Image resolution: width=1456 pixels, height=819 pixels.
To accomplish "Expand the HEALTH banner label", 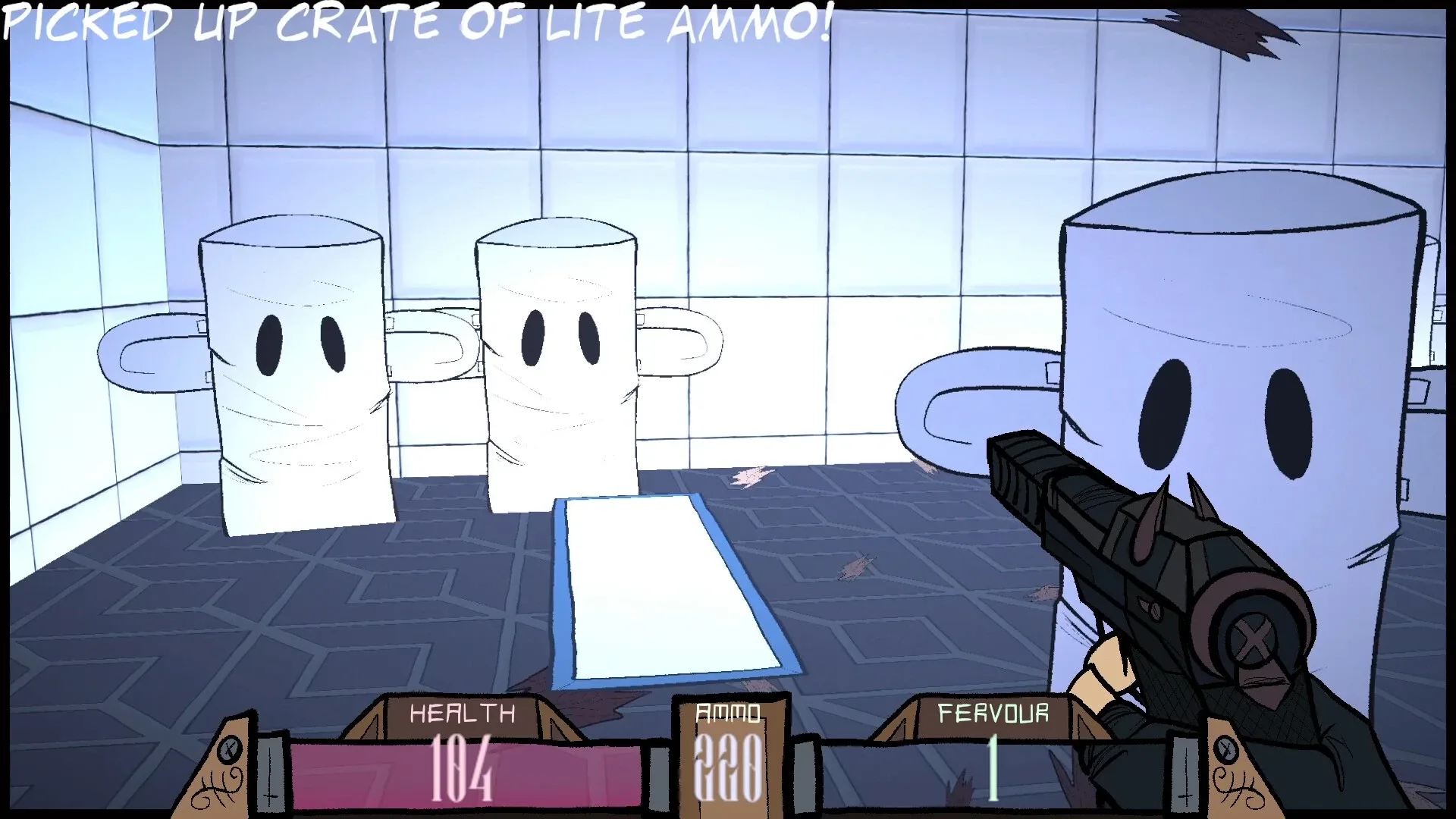I will pos(461,714).
